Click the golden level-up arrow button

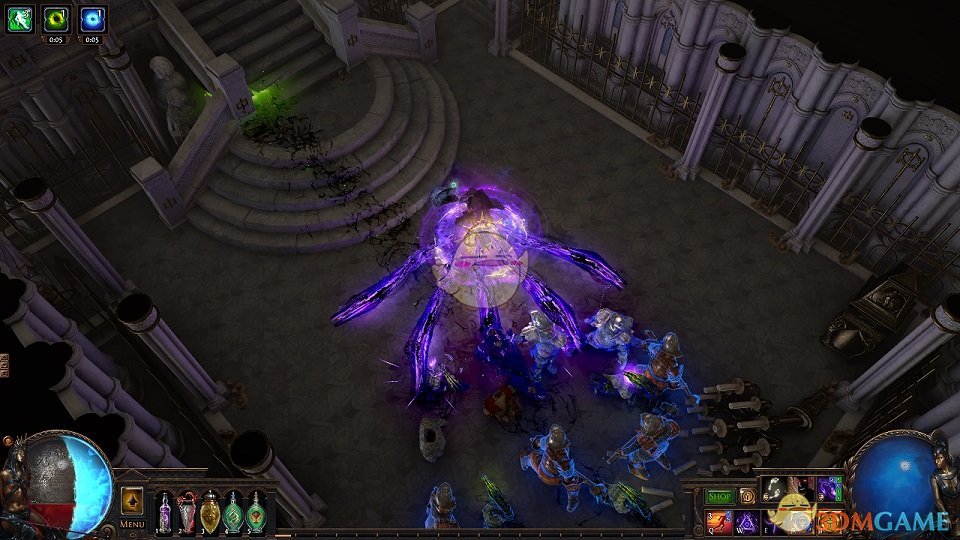pos(132,500)
